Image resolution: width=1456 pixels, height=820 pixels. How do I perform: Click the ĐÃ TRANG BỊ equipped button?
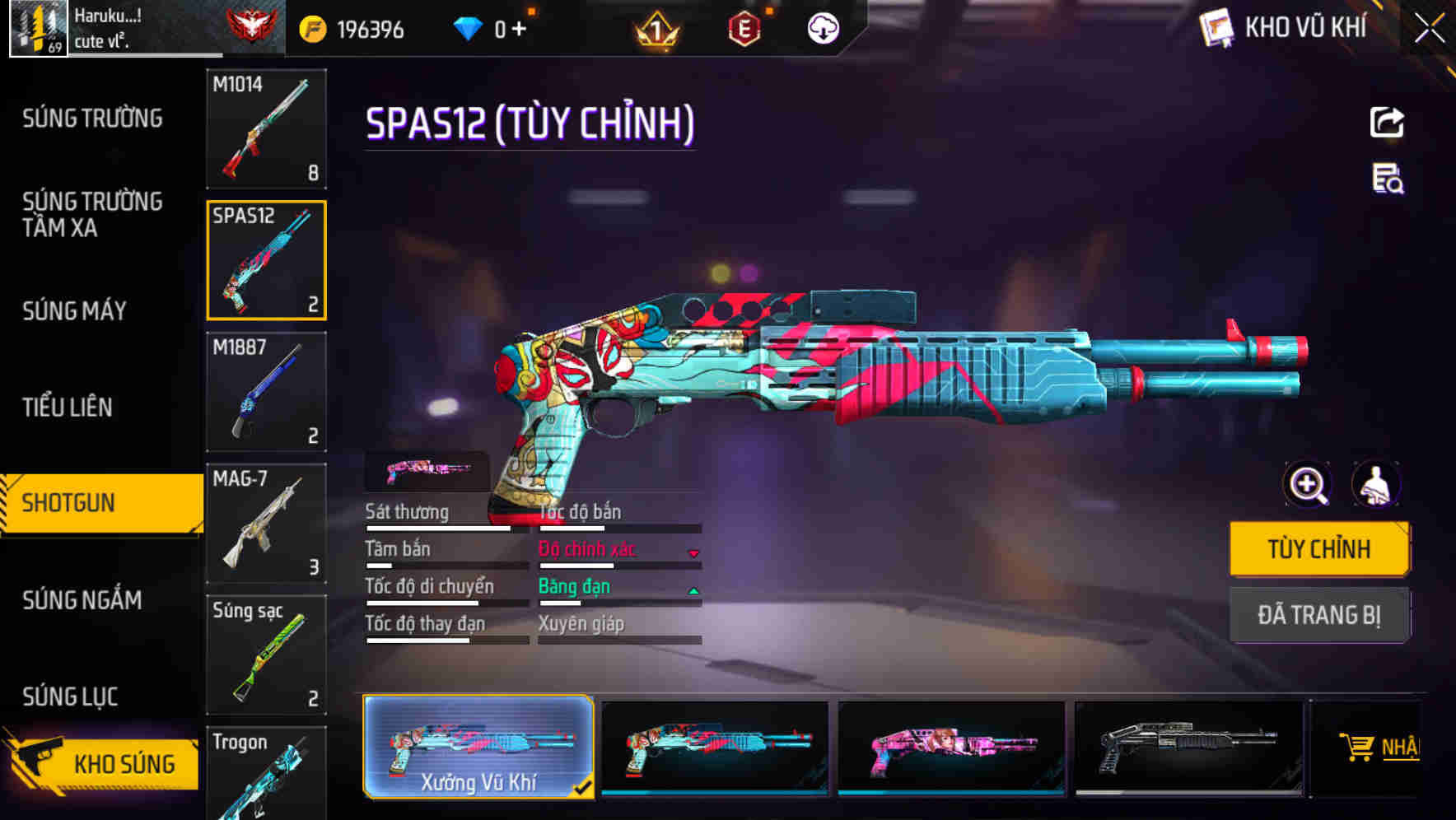pos(1318,615)
